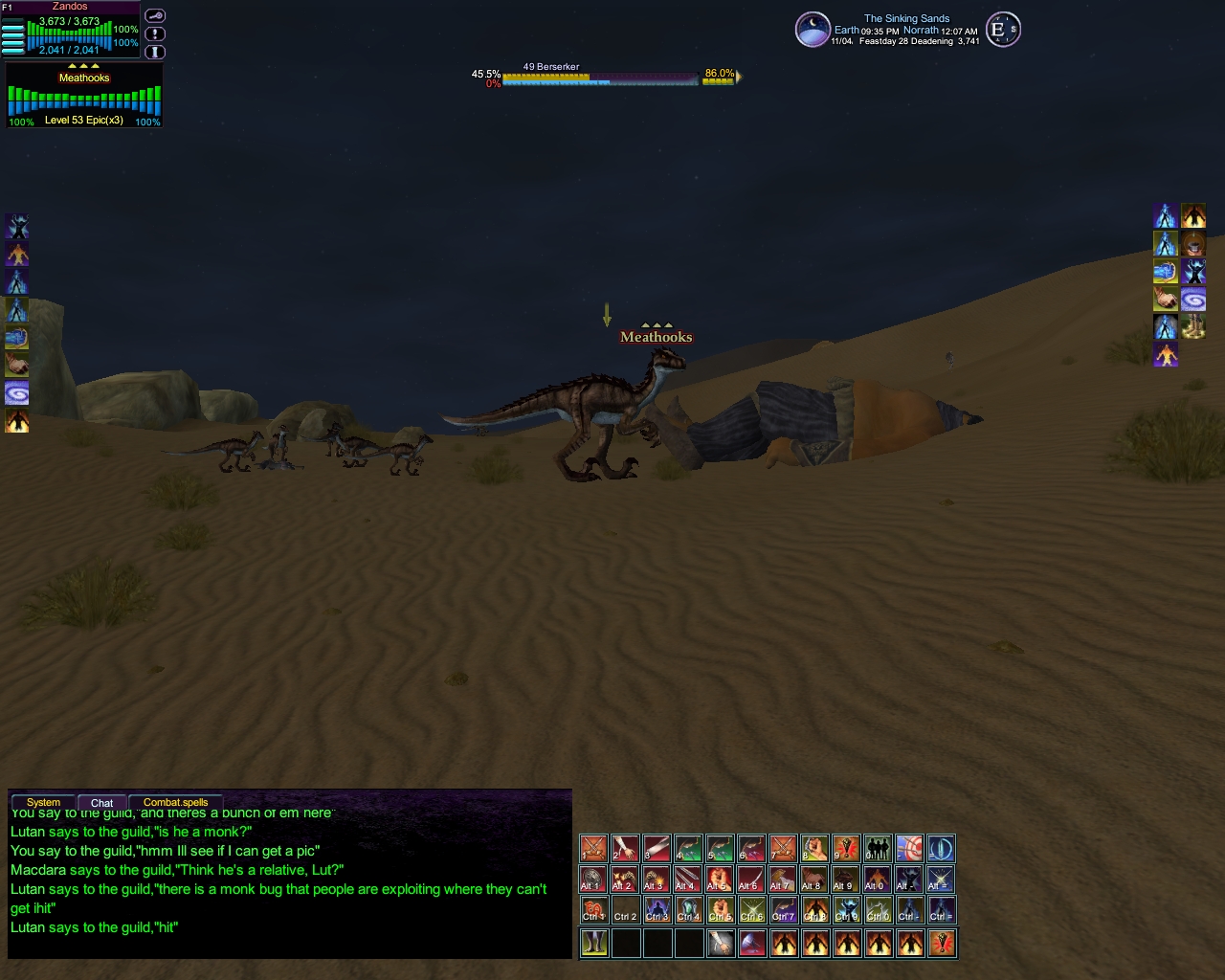
Task: Select the blue swirl buff icon at left
Action: pyautogui.click(x=17, y=393)
